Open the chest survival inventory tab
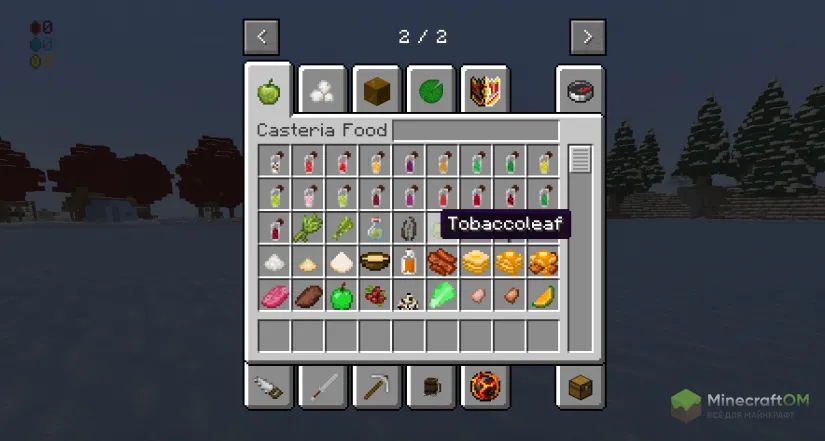Image resolution: width=825 pixels, height=441 pixels. coord(581,385)
